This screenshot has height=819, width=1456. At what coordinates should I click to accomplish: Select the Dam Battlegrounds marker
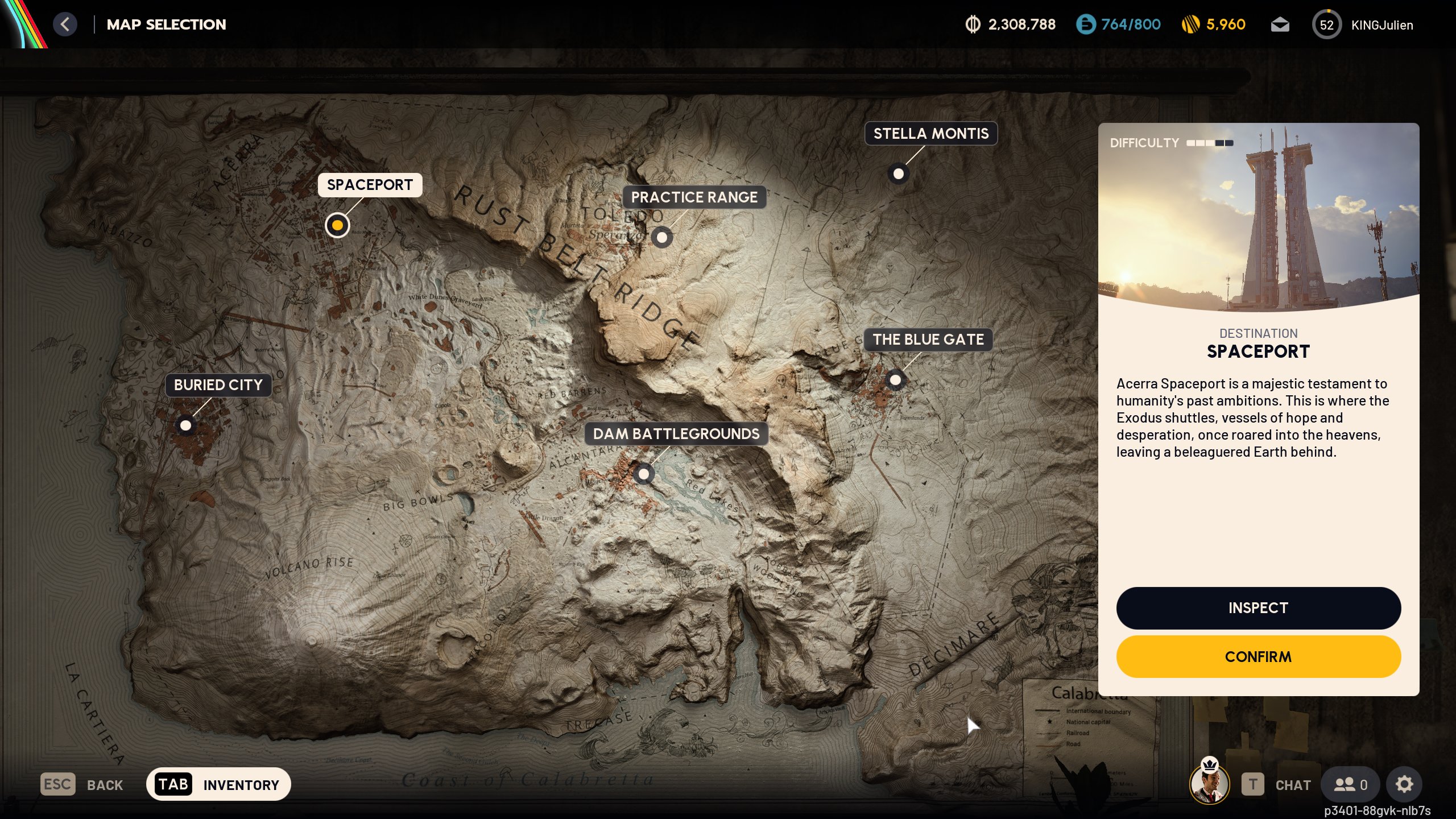643,474
